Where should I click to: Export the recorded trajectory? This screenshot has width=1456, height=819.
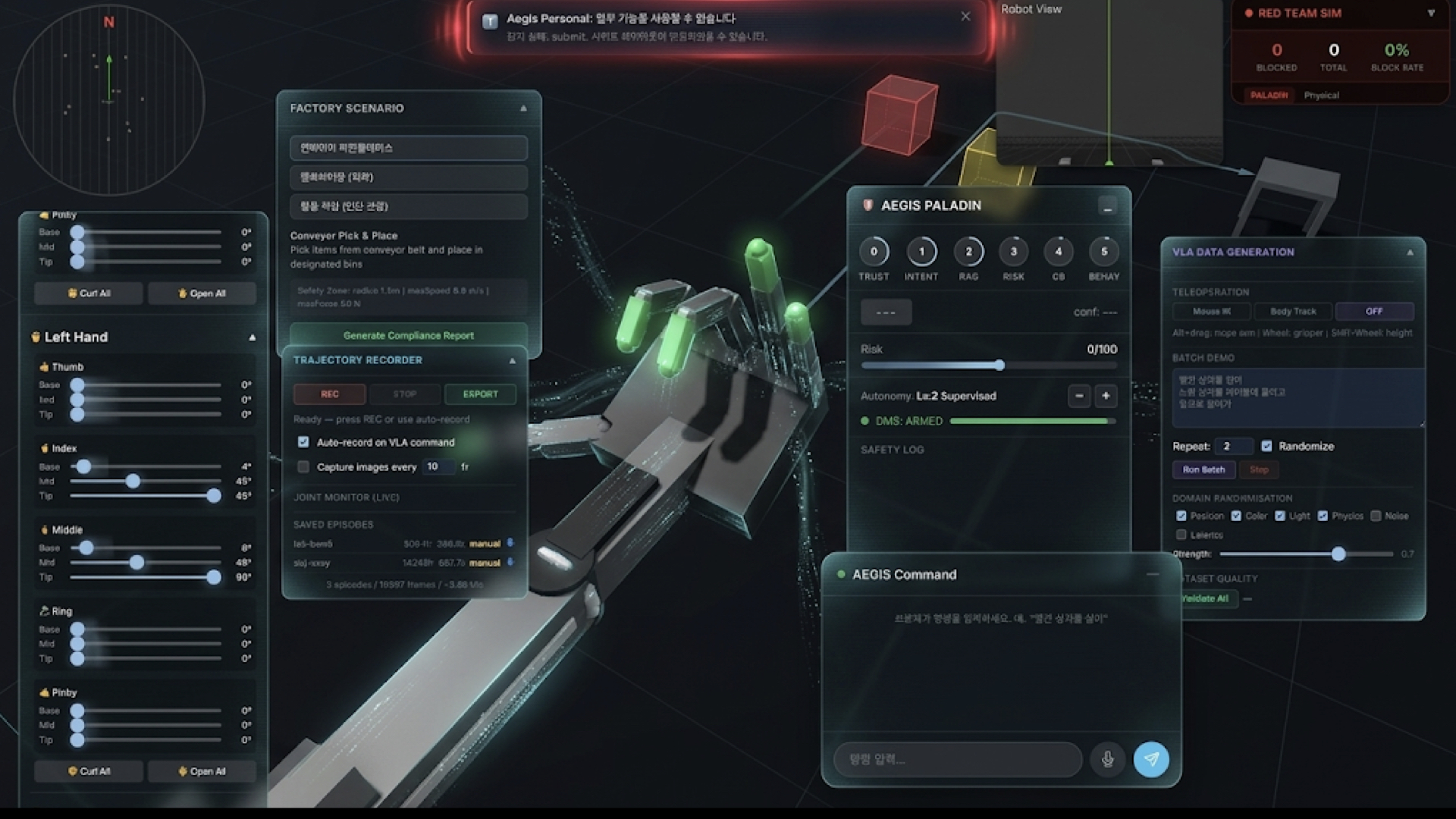point(480,394)
